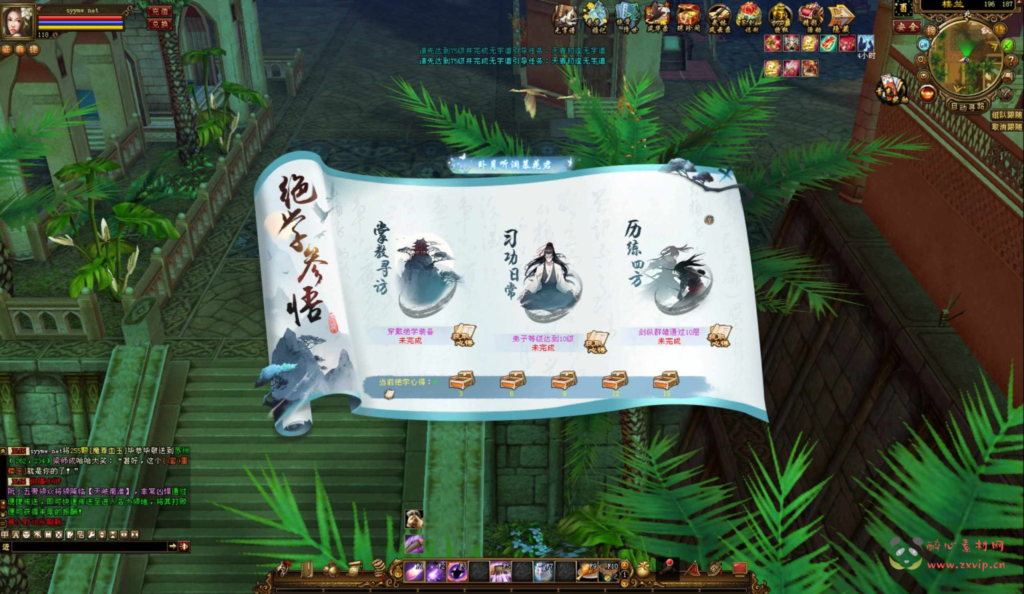
Task: Open the reward chest labeled 3
Action: [461, 380]
